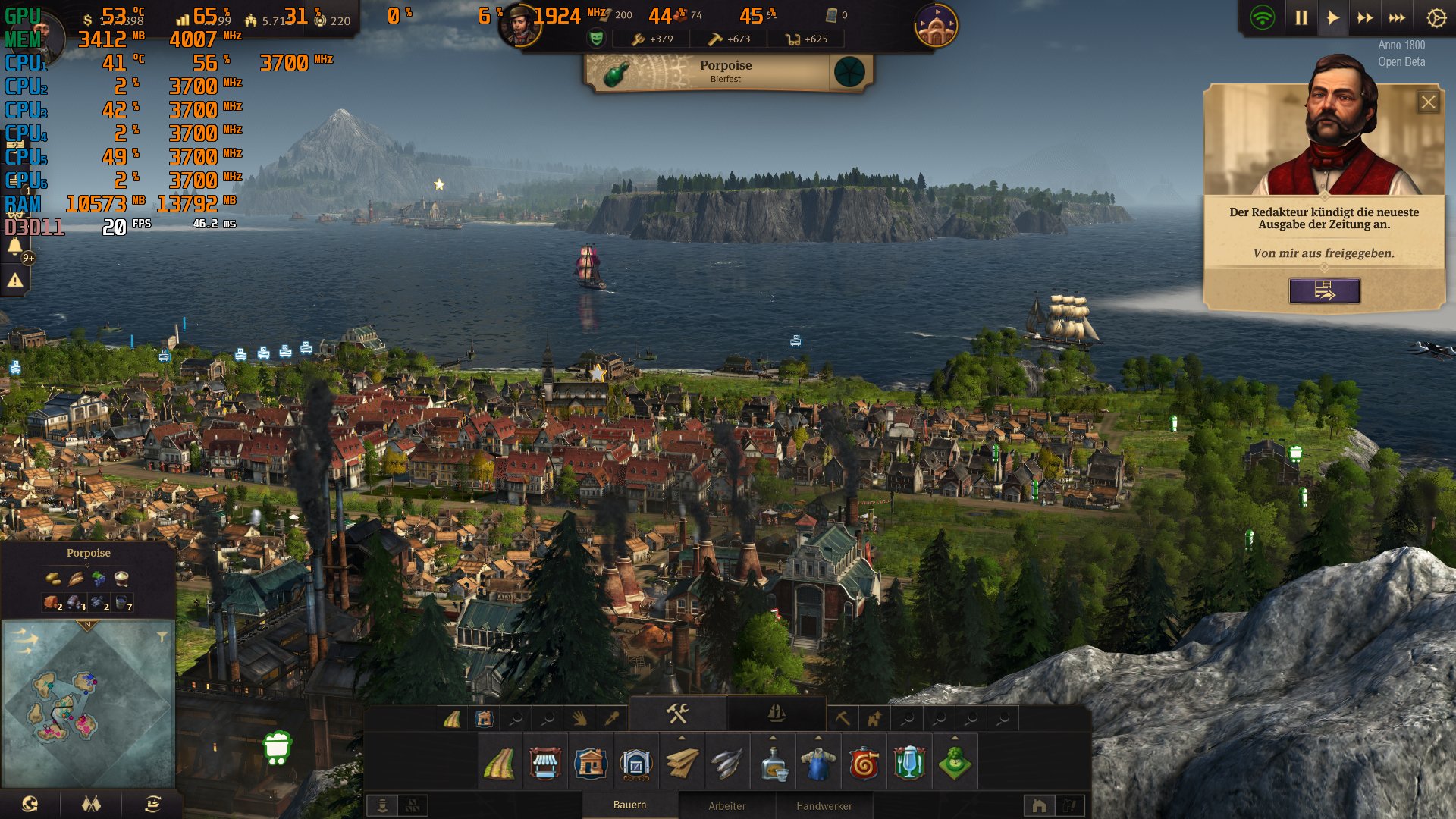Select the schnapps bottle production chain
This screenshot has height=819, width=1456.
[773, 764]
